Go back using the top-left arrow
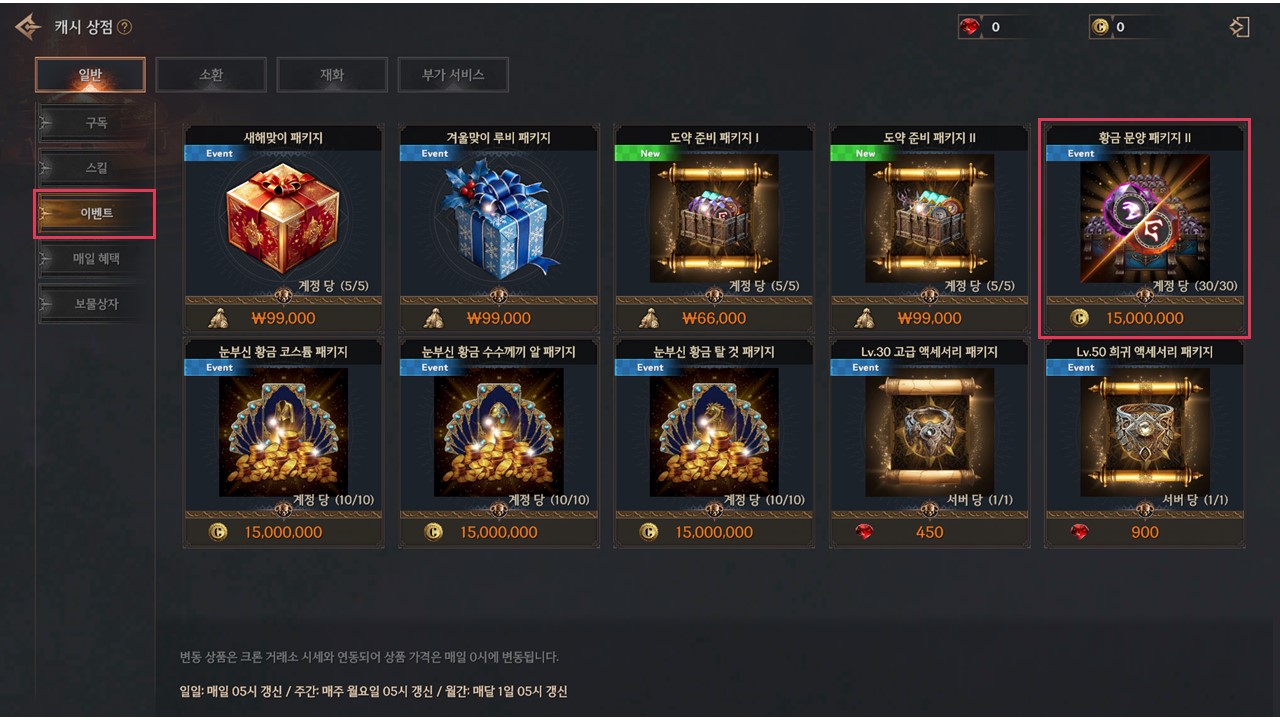This screenshot has width=1280, height=720. (x=28, y=27)
